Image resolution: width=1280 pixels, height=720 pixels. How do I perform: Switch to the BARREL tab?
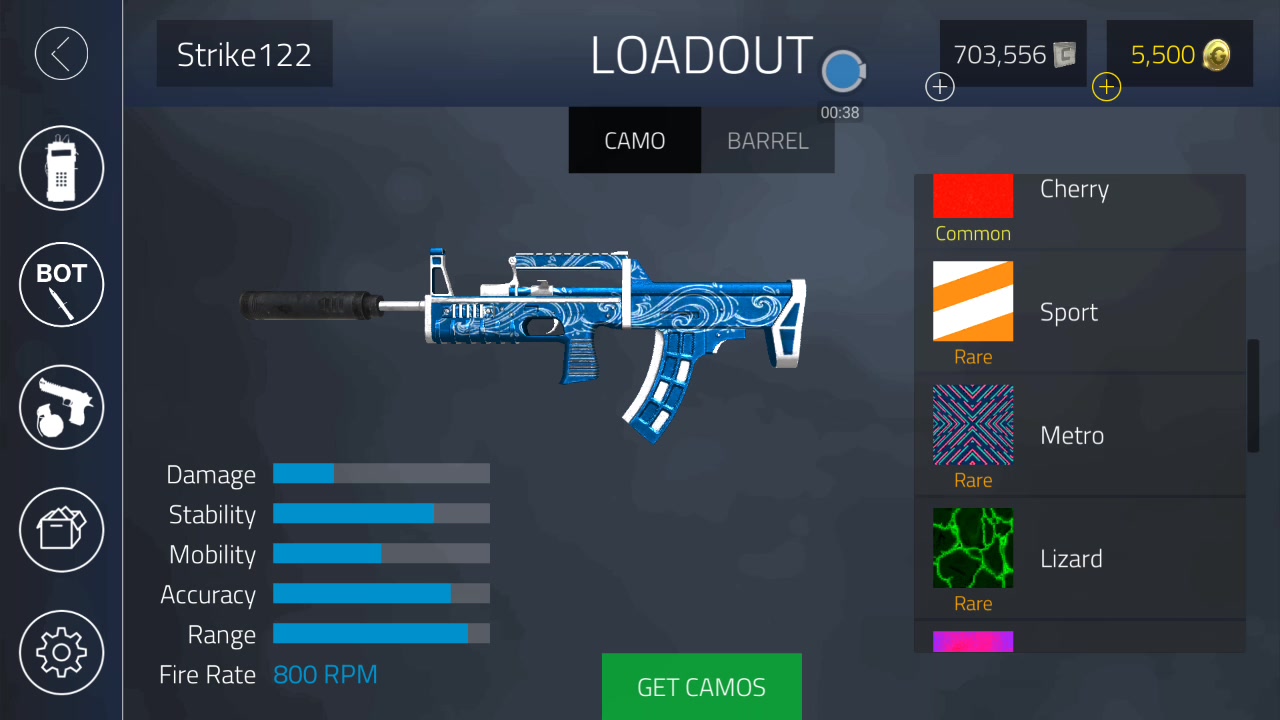[x=767, y=141]
